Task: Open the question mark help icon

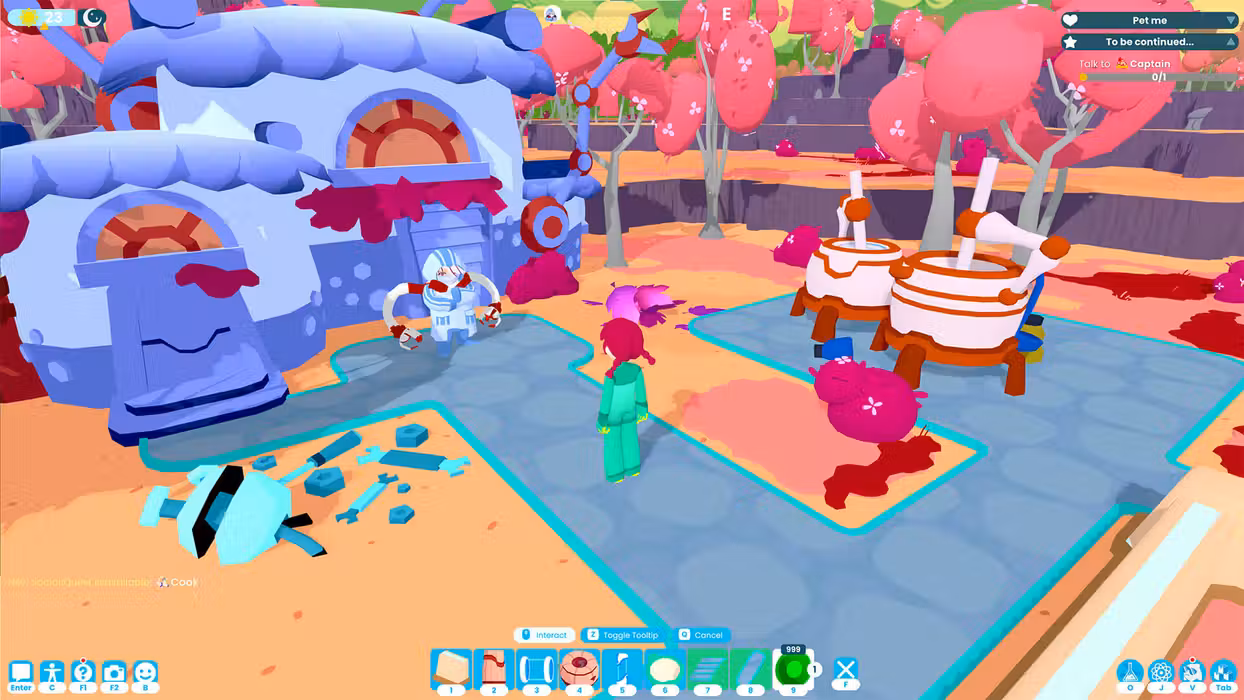Action: click(x=83, y=673)
